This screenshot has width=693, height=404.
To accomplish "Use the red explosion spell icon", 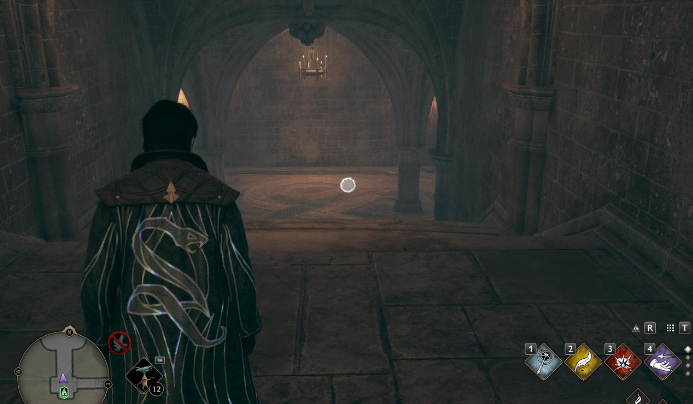I will point(621,362).
